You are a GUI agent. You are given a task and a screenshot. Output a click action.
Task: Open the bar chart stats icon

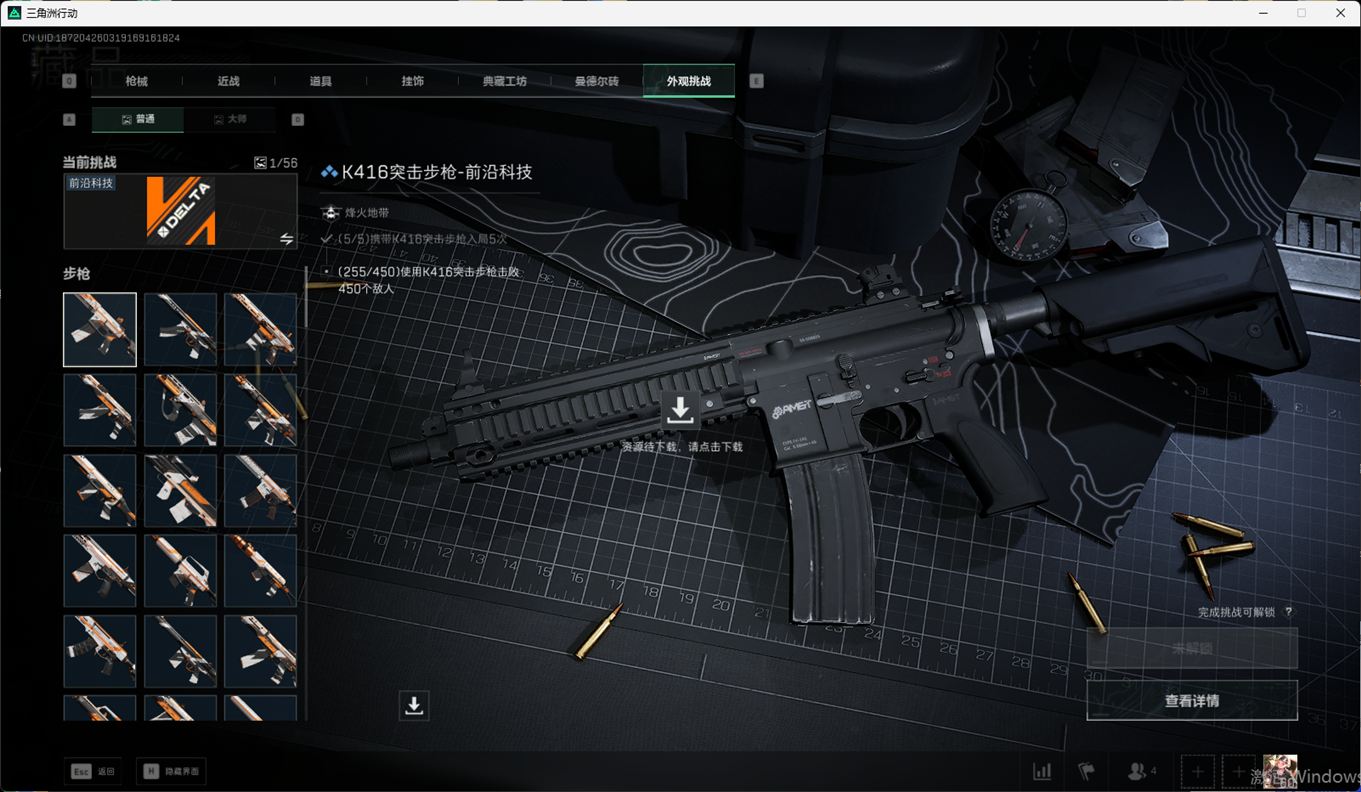[x=1042, y=771]
